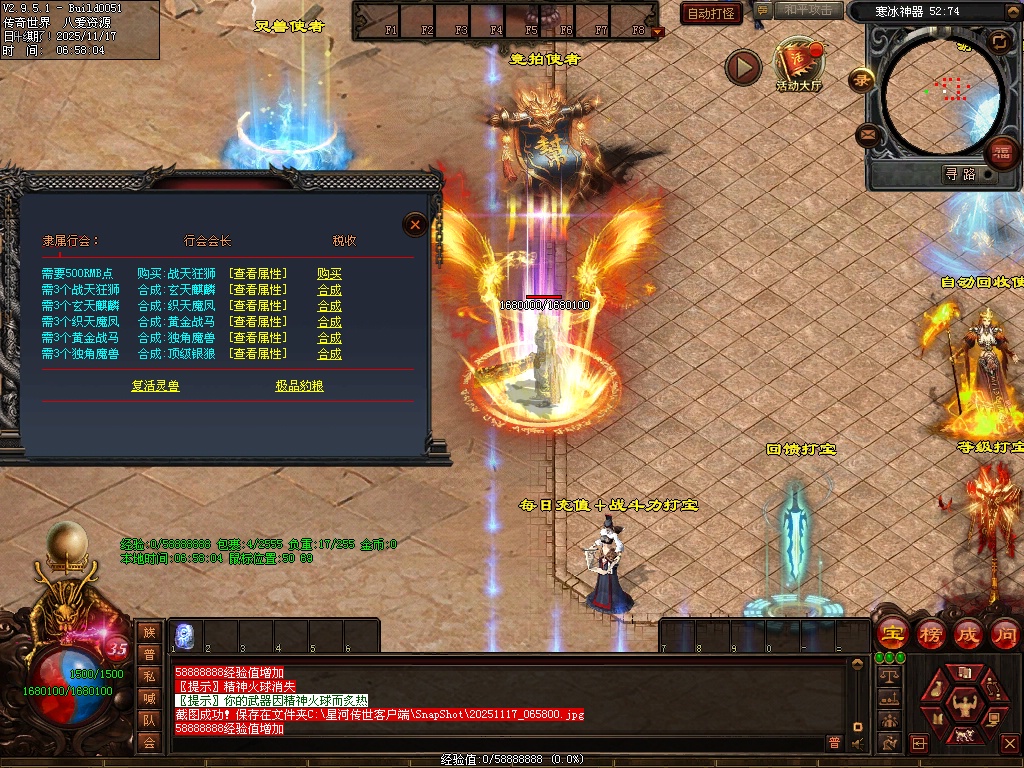Screen dimensions: 1024x768
Task: Click the round play arrow button
Action: coord(743,67)
